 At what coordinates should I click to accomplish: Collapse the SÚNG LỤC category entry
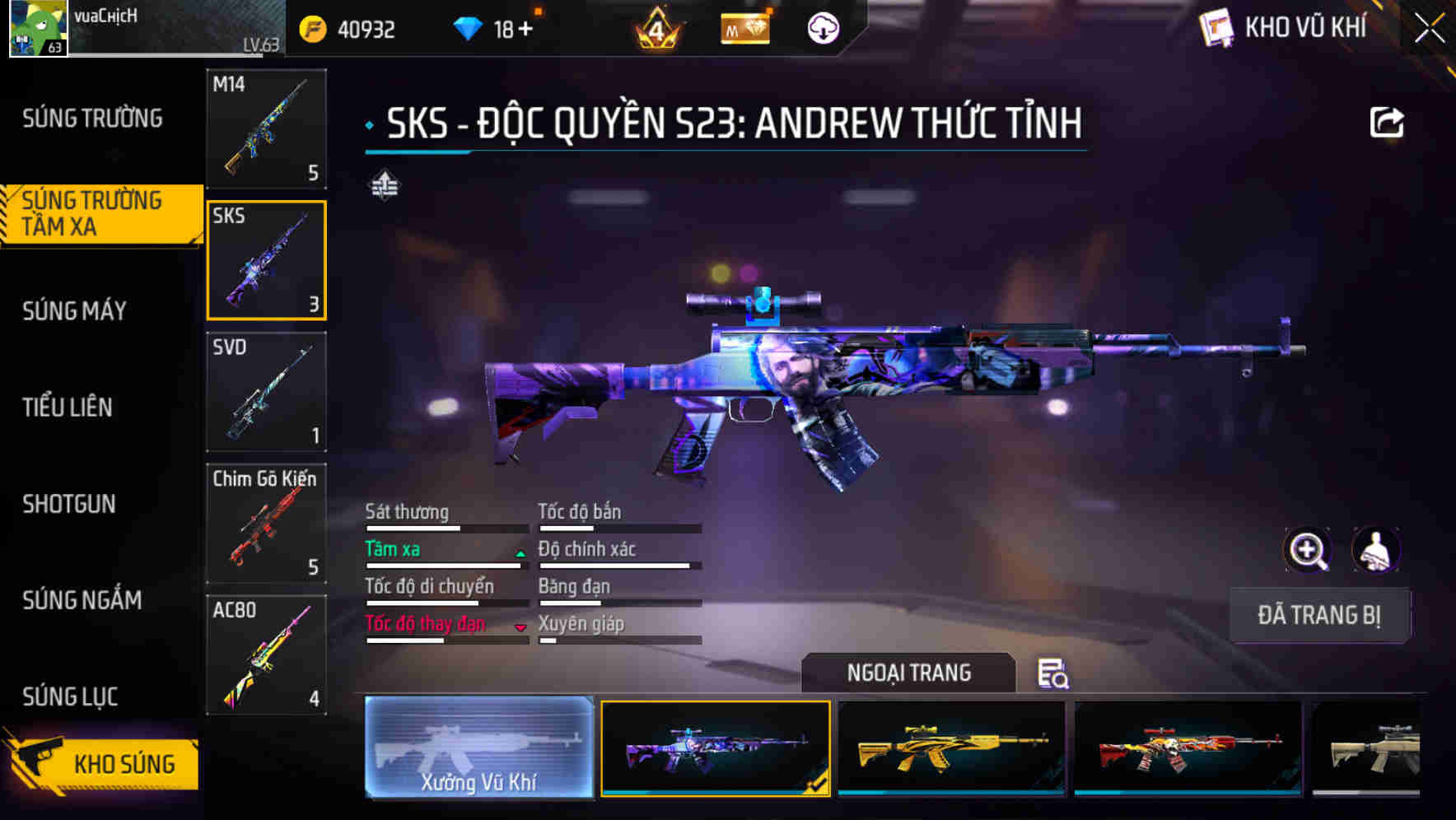[70, 697]
